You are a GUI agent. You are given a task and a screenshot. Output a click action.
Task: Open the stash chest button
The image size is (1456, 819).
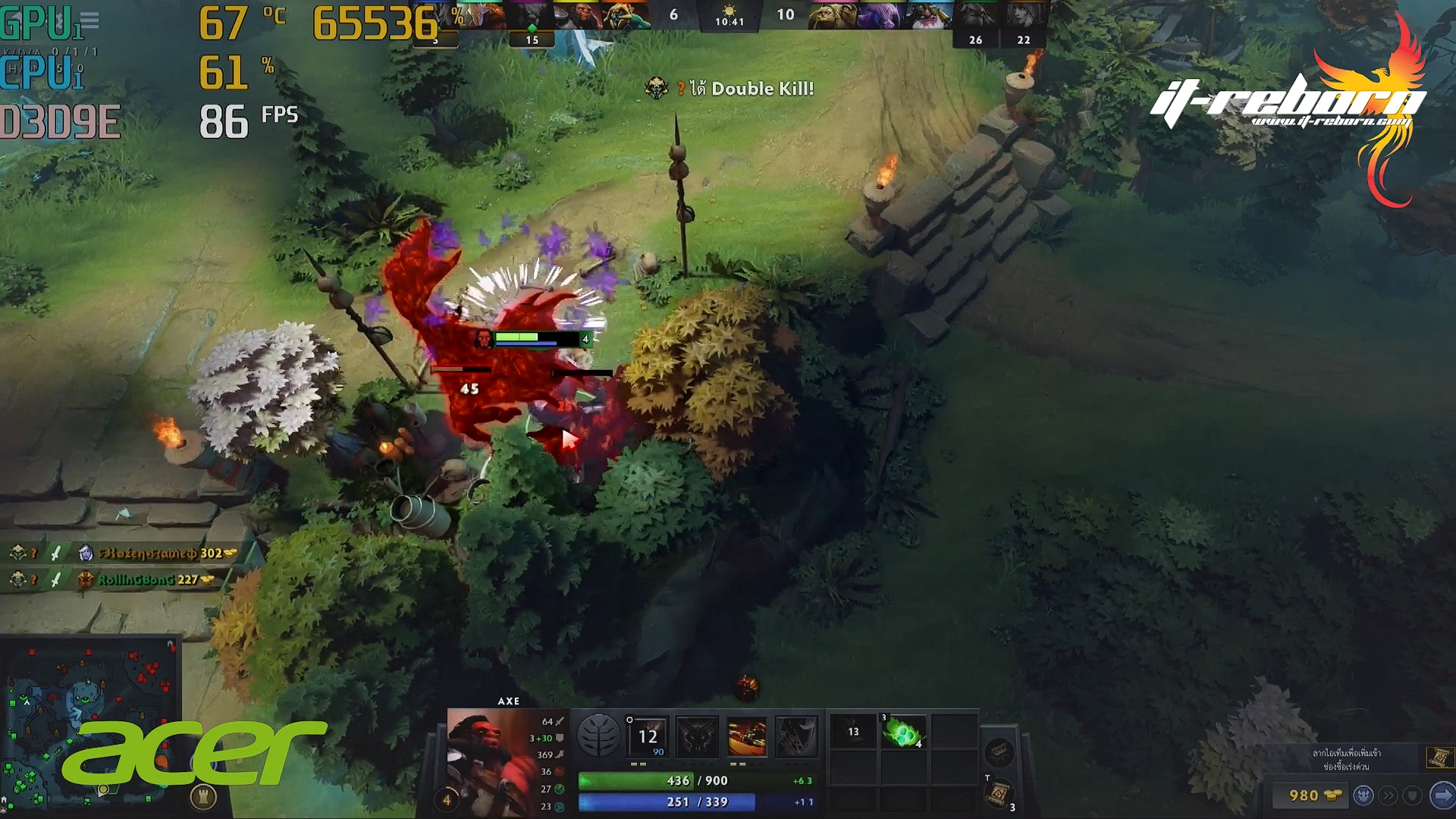[999, 753]
